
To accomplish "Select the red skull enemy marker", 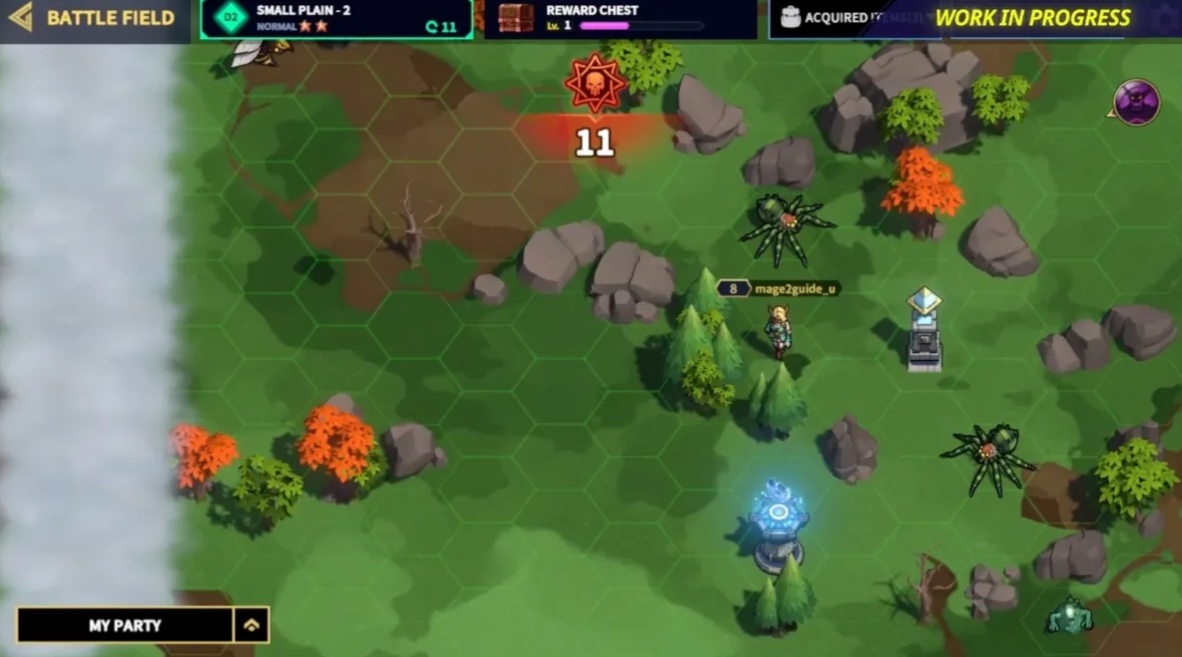I will point(595,84).
